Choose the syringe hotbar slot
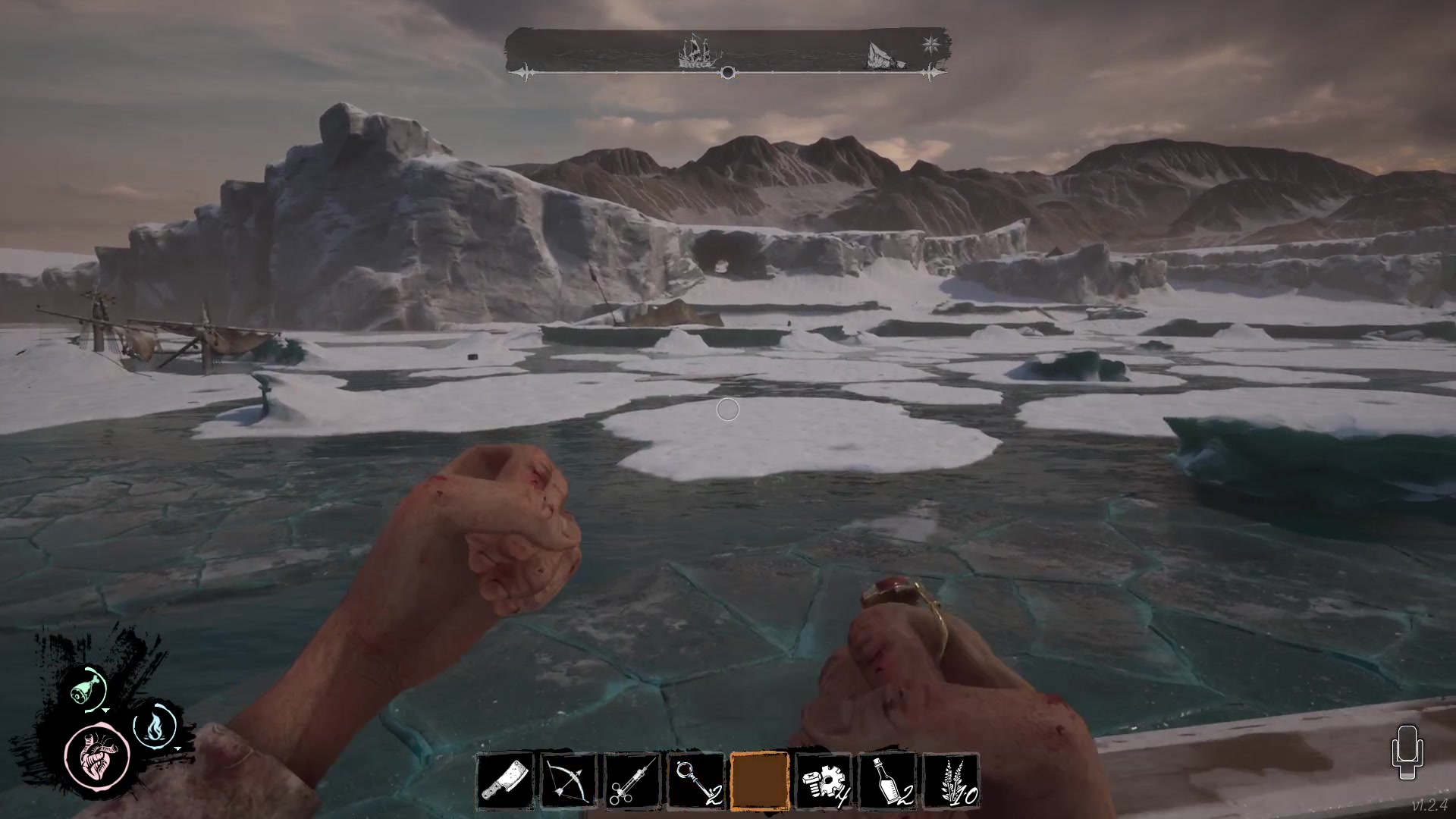 pyautogui.click(x=632, y=781)
